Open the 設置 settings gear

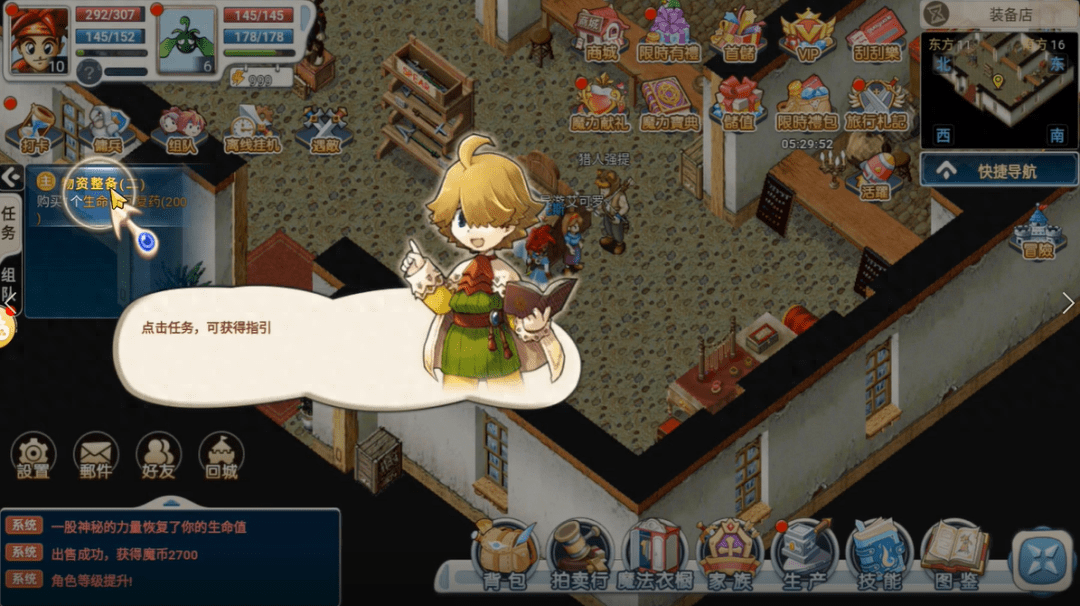[33, 457]
